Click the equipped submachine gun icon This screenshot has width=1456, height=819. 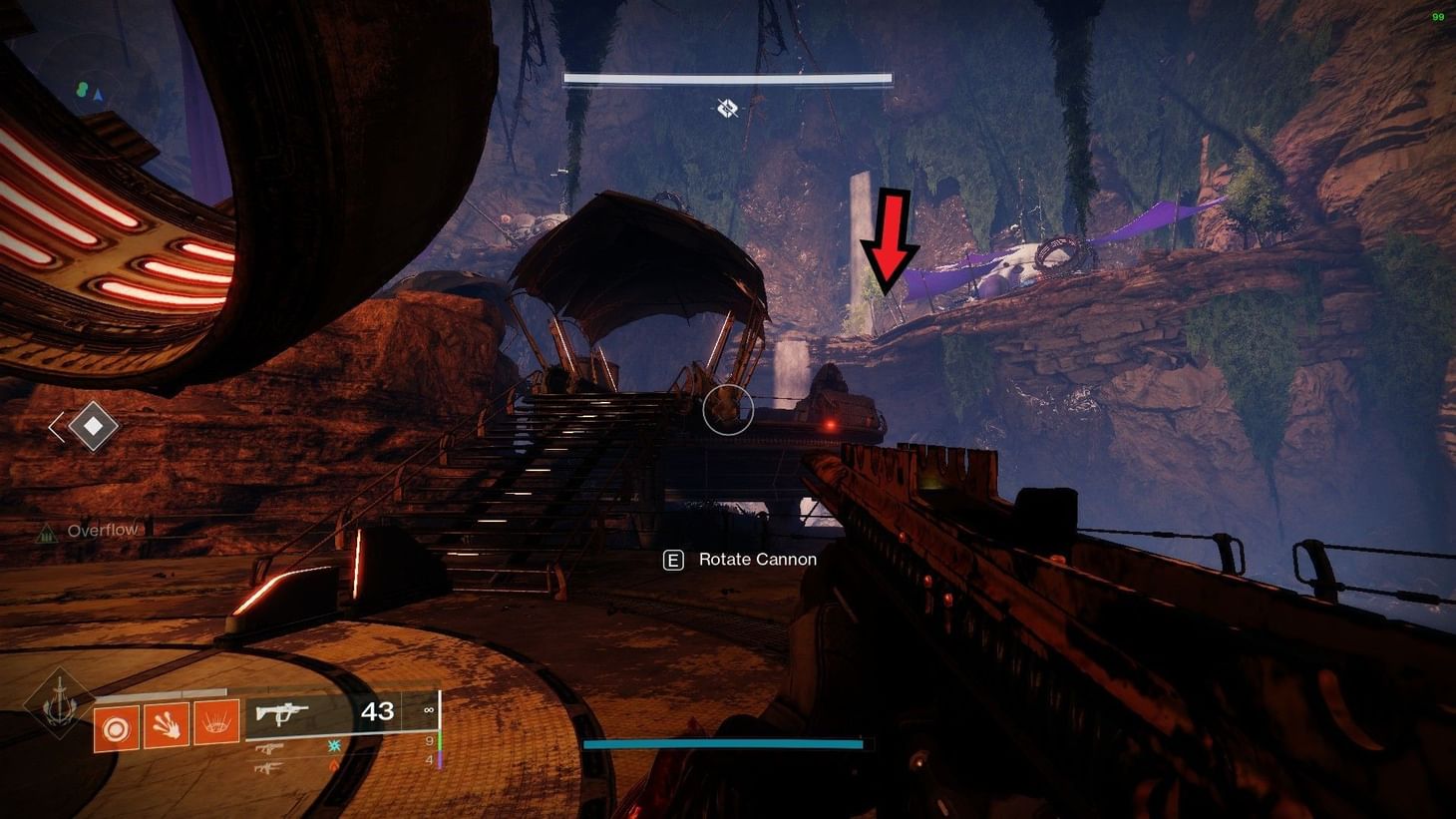click(282, 710)
